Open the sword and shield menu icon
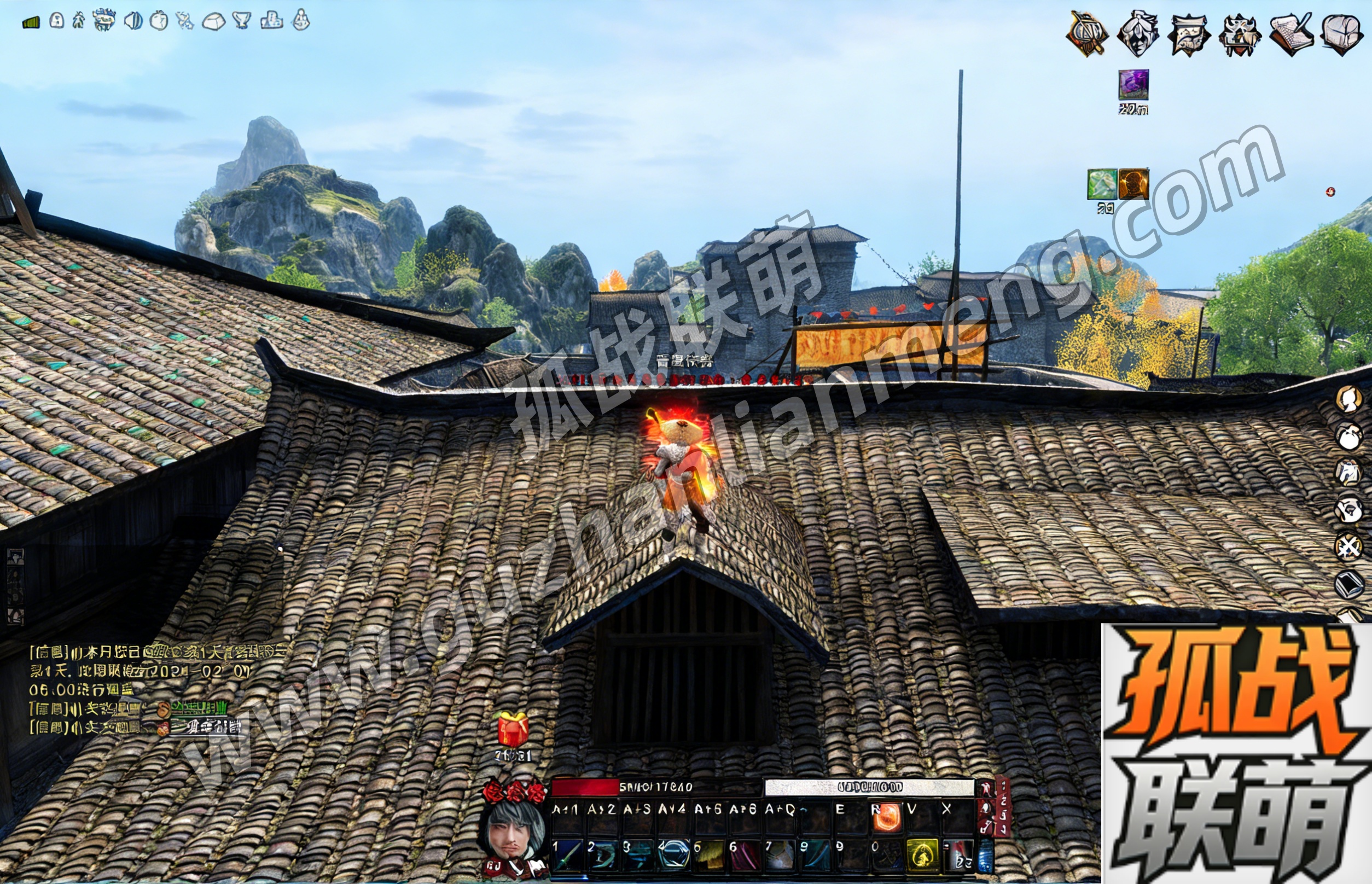Viewport: 1372px width, 884px height. [1086, 34]
